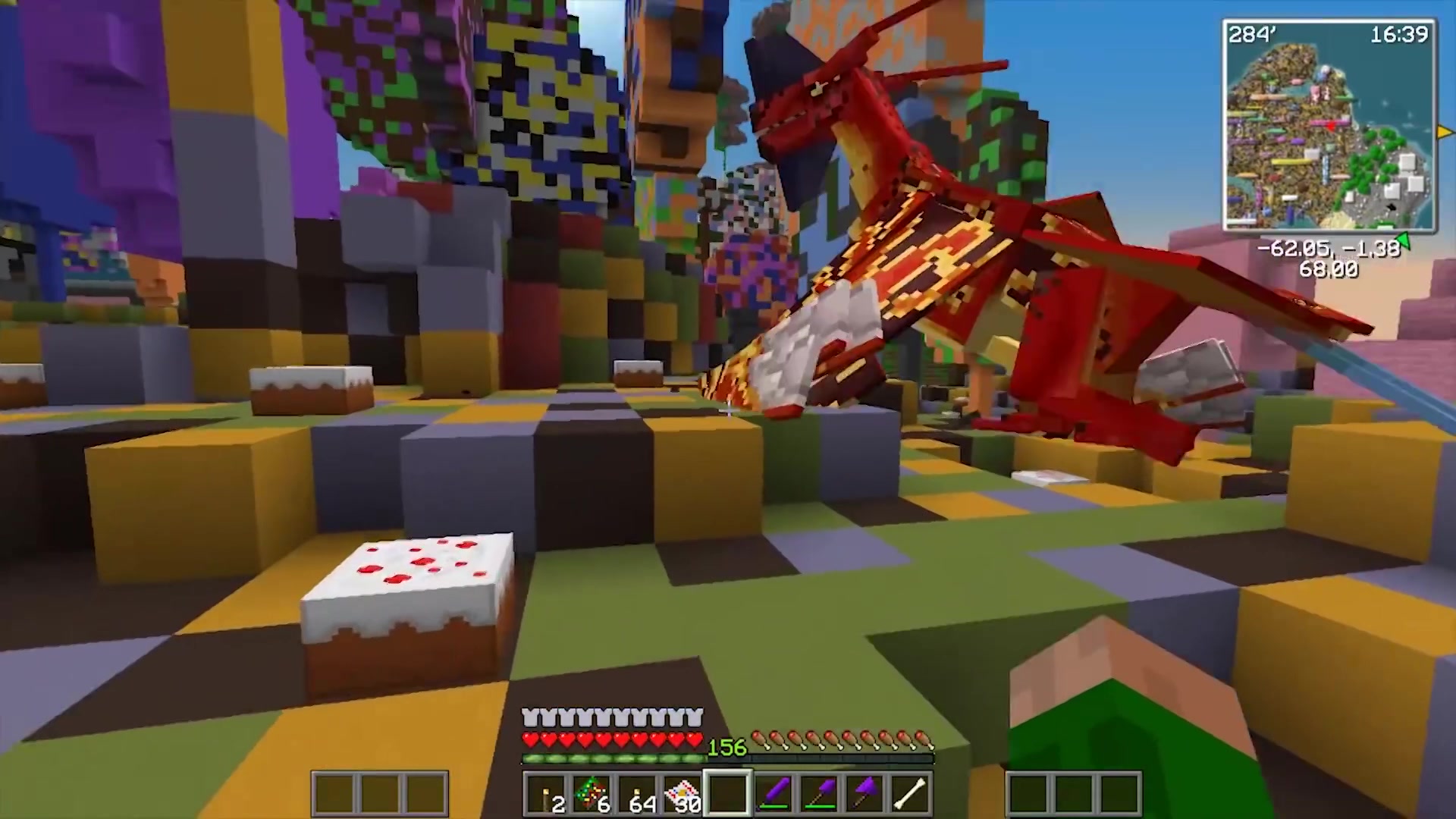The width and height of the screenshot is (1456, 819).
Task: Select the torch in hotbar slot one
Action: (548, 792)
